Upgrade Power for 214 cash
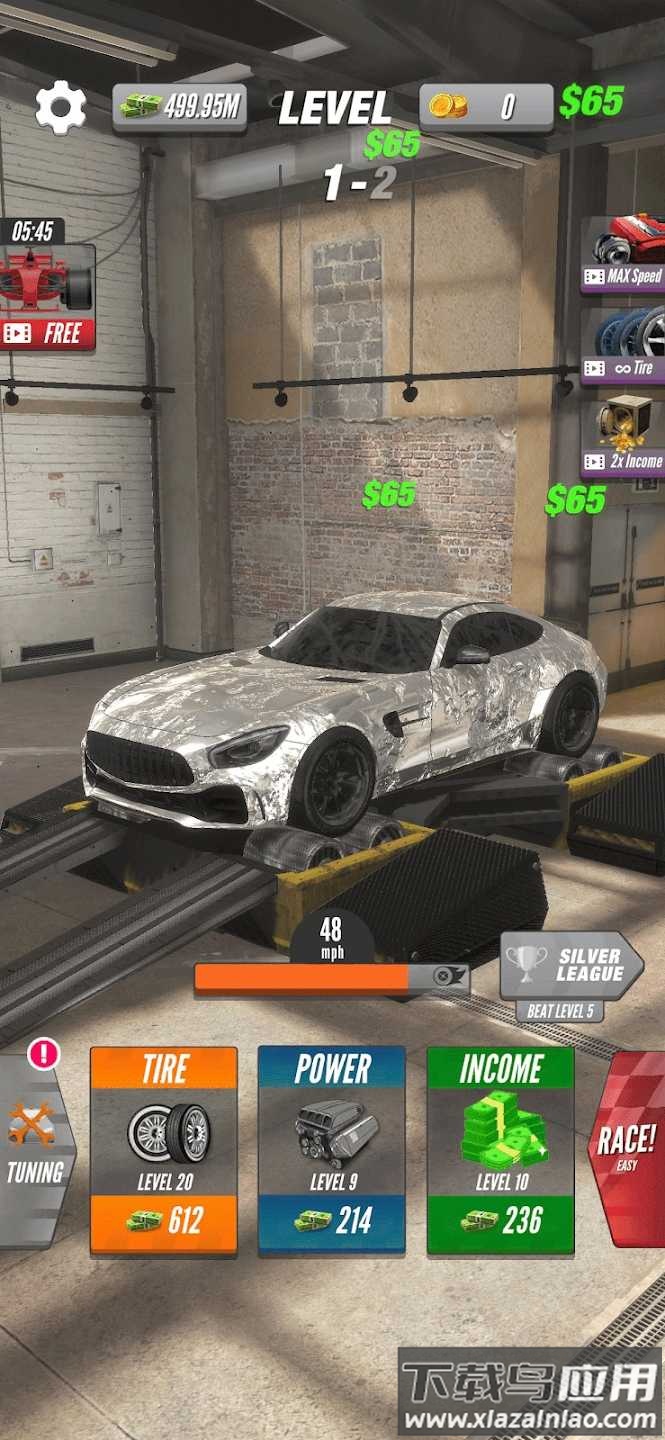The height and width of the screenshot is (1440, 665). coord(332,1150)
